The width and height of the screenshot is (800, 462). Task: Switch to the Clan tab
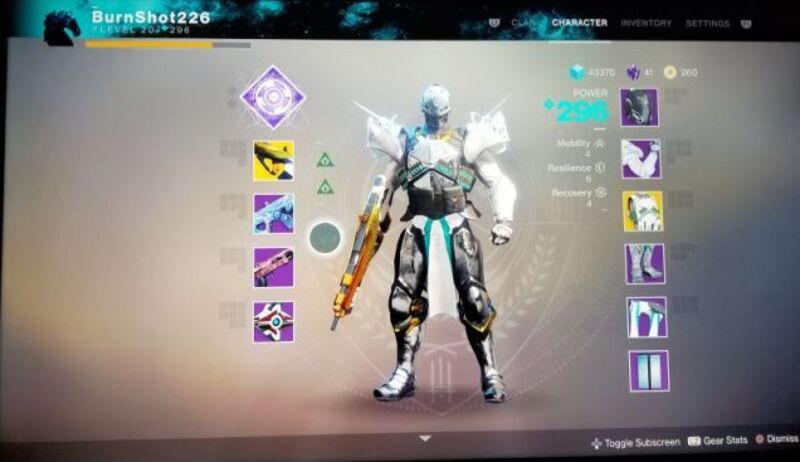coord(523,23)
